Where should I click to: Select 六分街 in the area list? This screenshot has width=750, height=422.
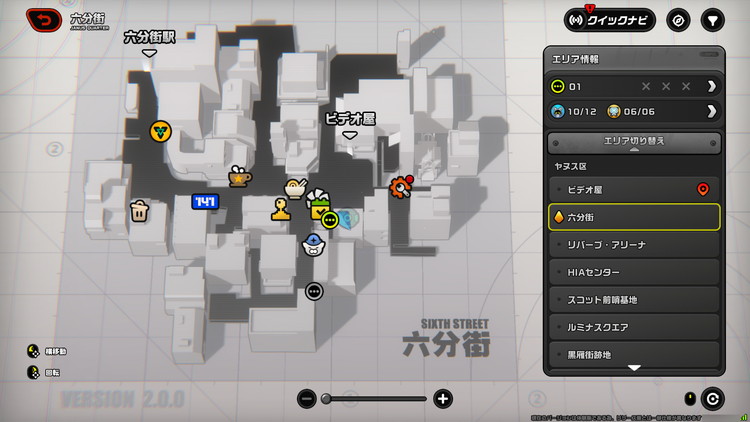click(x=634, y=217)
